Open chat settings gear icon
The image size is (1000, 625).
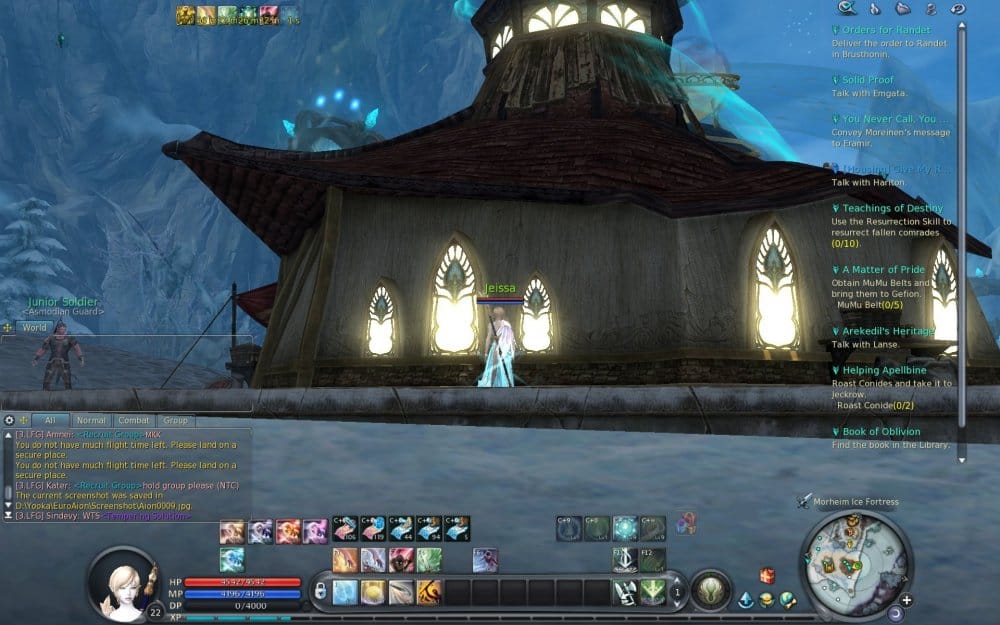[9, 421]
